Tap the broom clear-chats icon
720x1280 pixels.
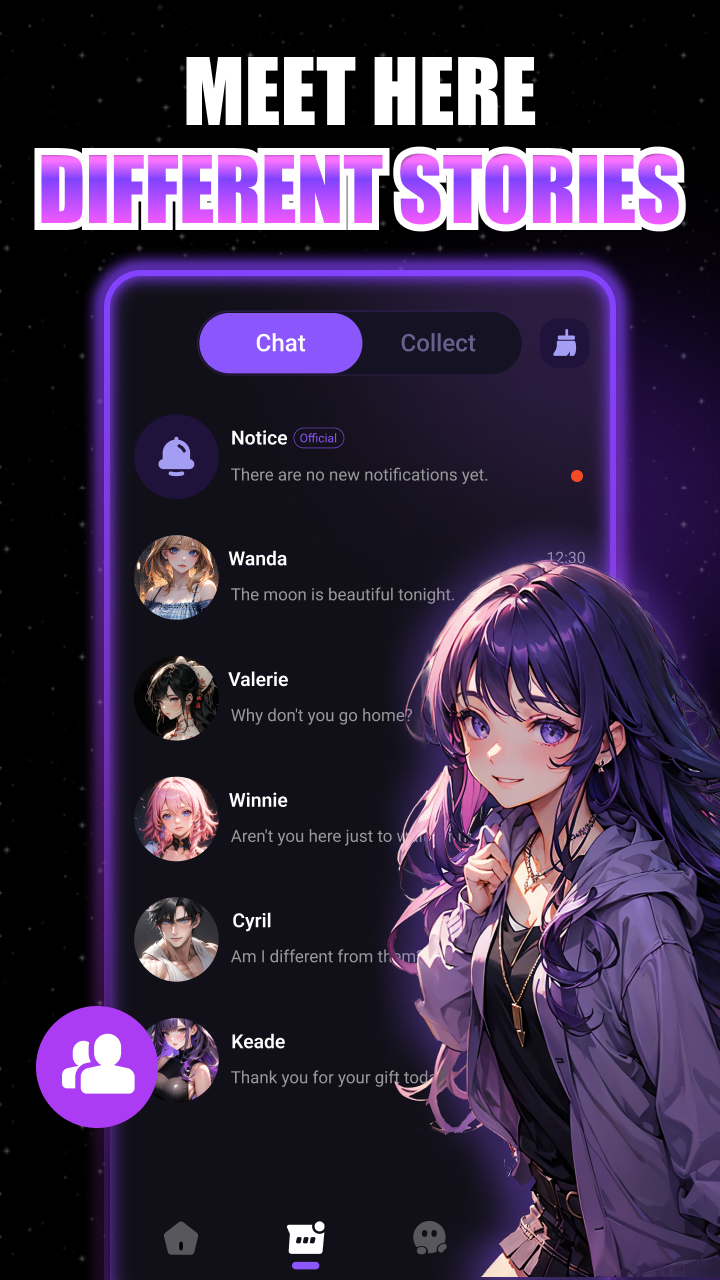pos(564,344)
